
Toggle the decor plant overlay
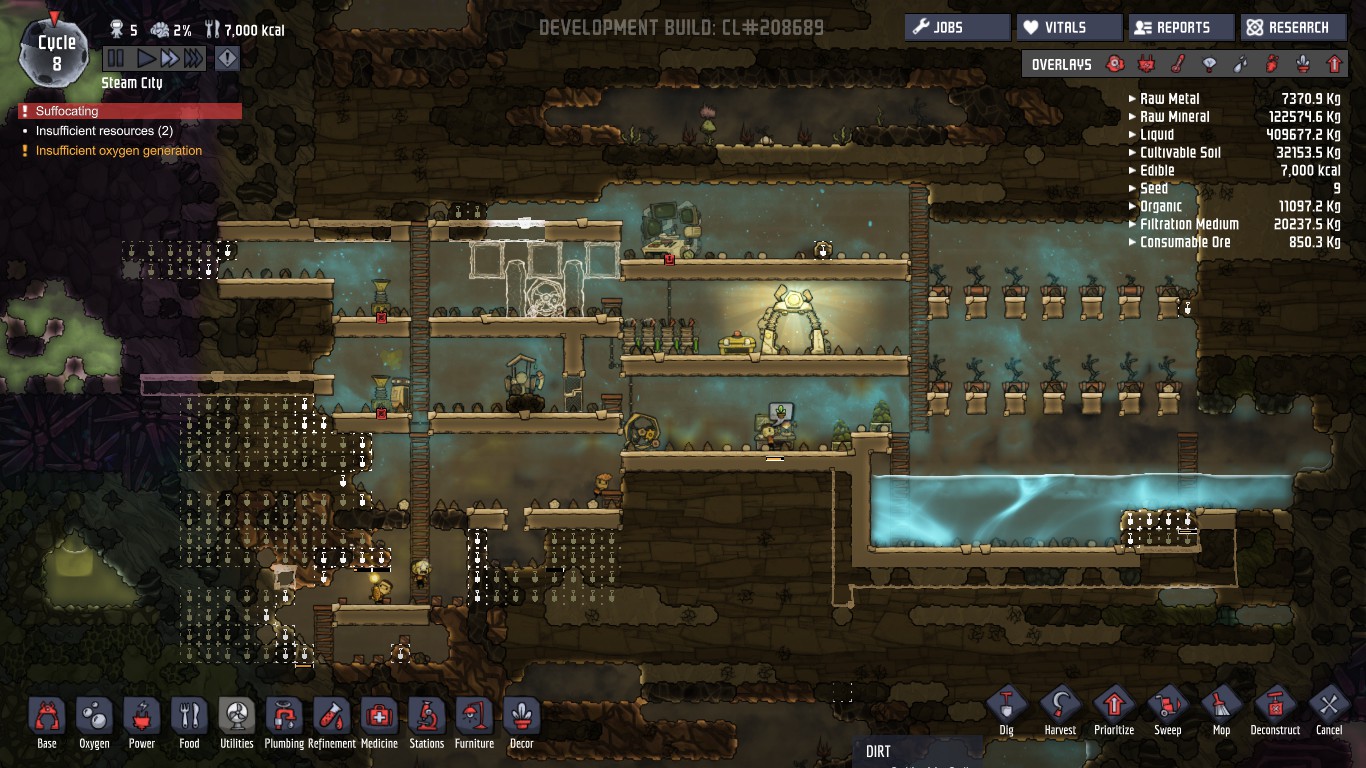(1303, 65)
